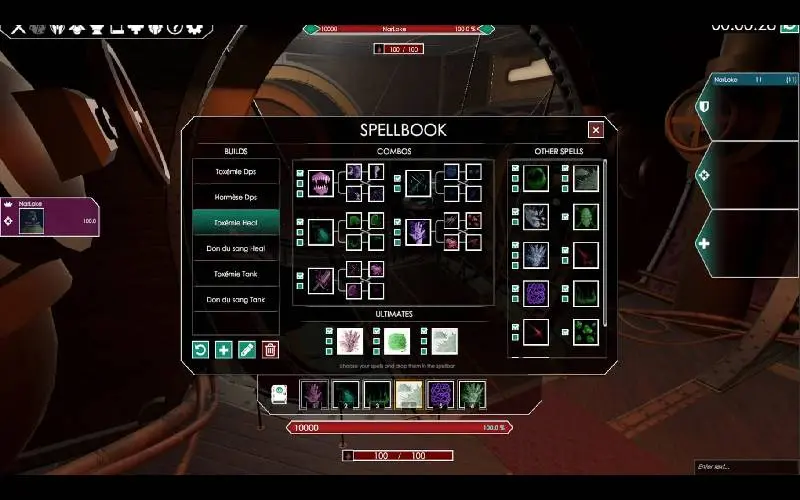
Task: Select the Toxémie Dps build
Action: tap(235, 172)
